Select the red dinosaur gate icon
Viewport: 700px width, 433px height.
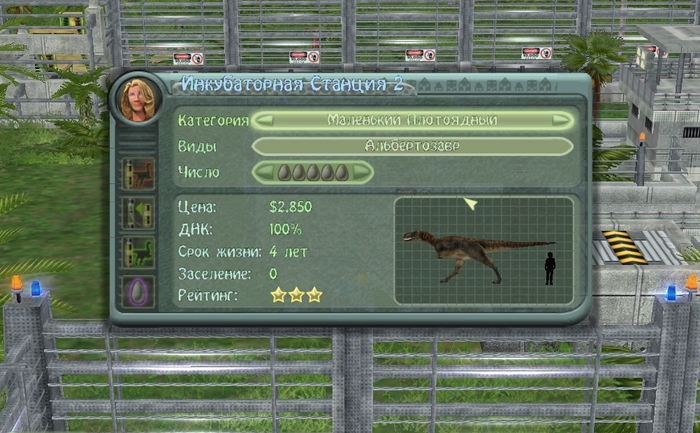click(x=137, y=173)
